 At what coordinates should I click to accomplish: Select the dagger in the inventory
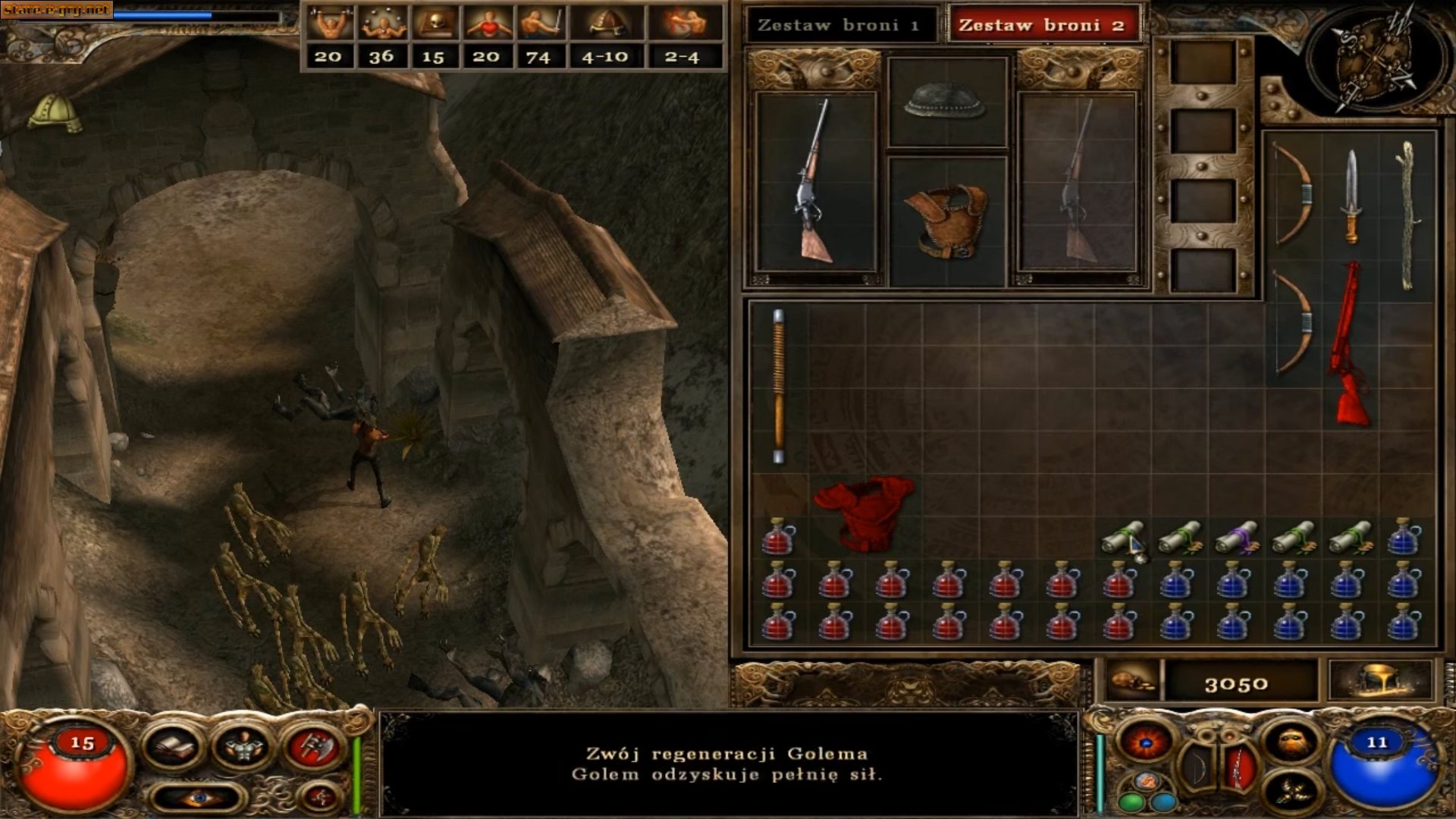coord(1351,196)
